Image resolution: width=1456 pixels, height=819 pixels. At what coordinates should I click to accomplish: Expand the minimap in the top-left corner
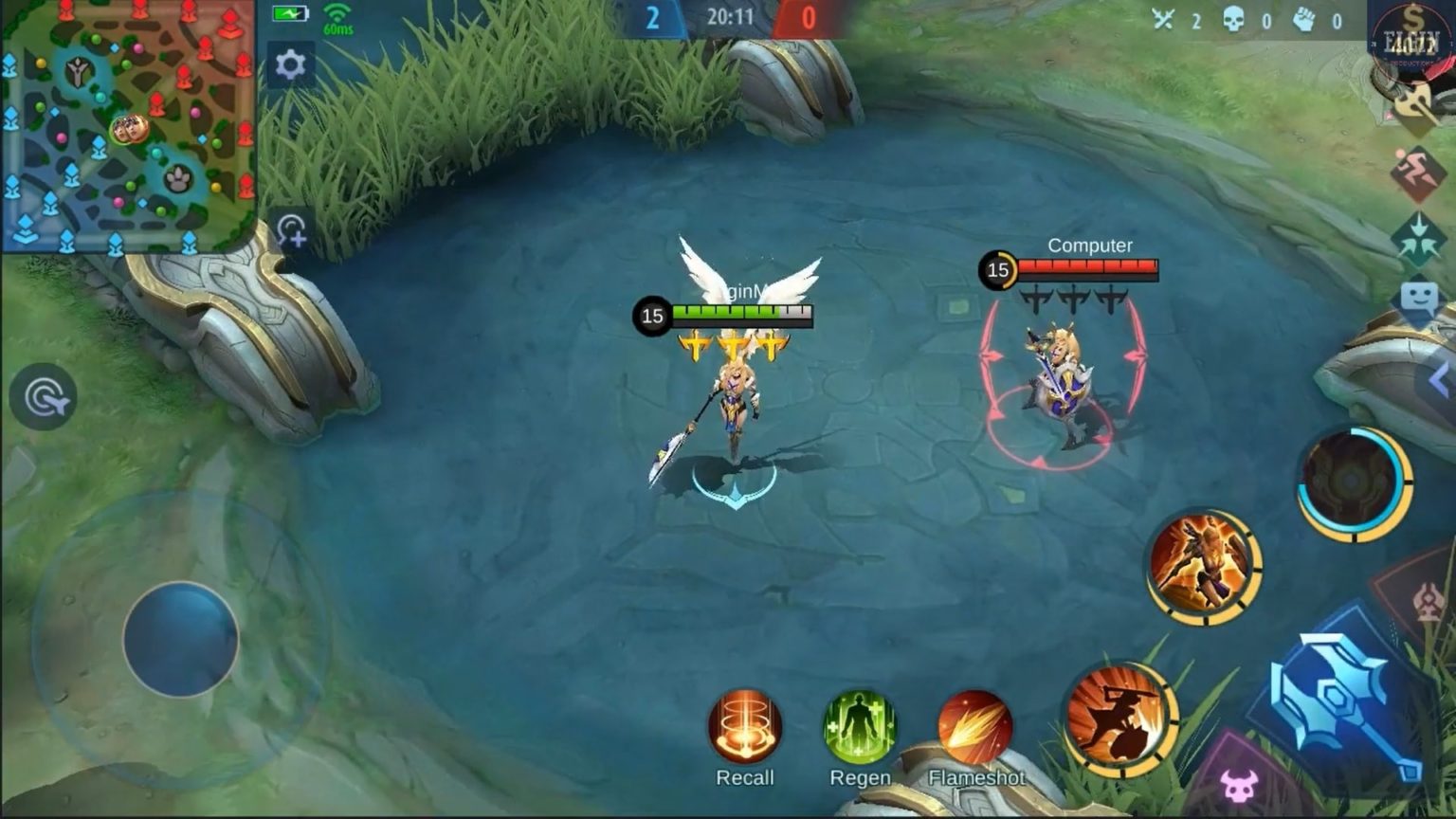pyautogui.click(x=128, y=123)
